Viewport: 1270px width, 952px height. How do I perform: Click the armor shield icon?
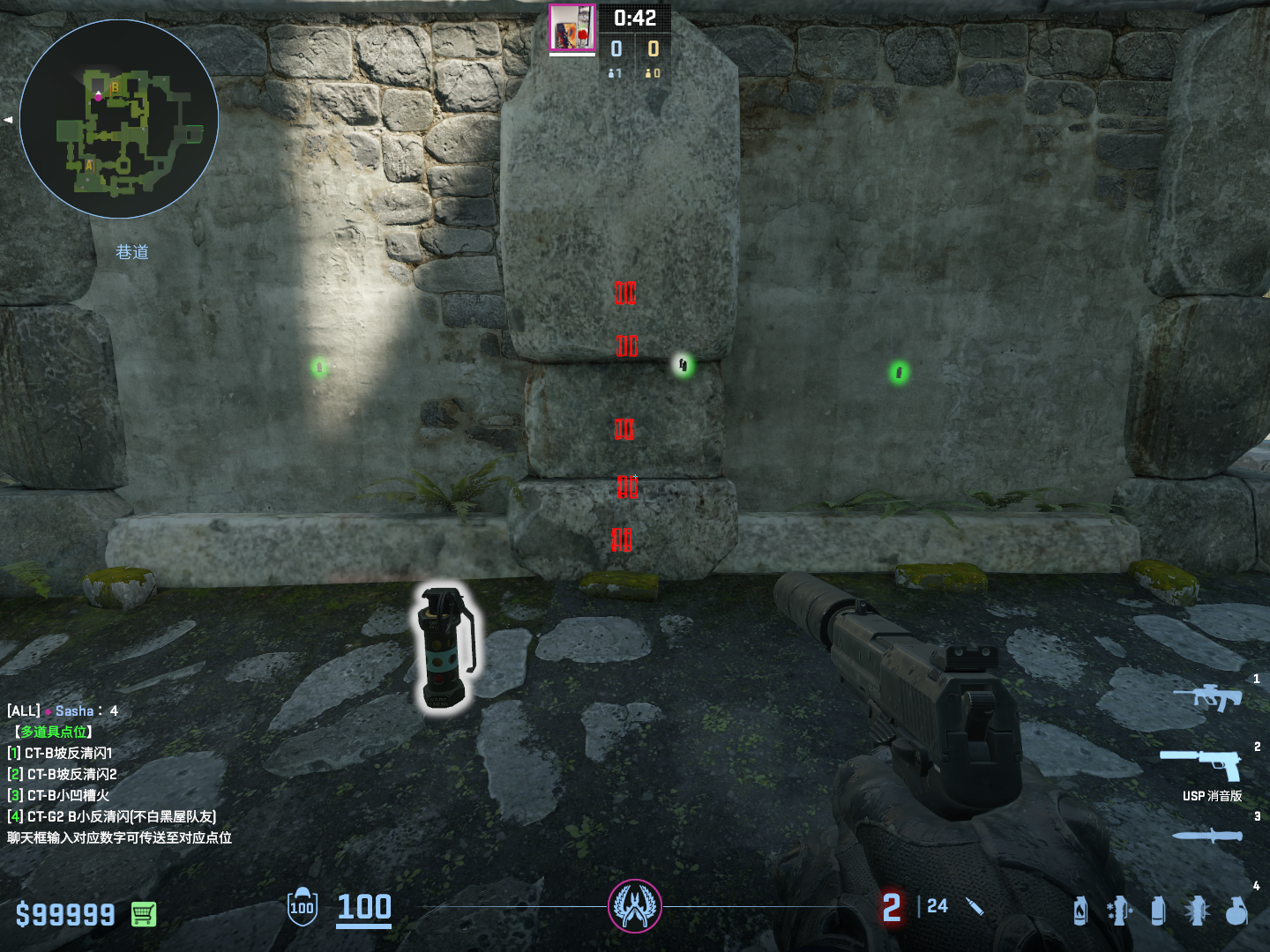coord(302,907)
